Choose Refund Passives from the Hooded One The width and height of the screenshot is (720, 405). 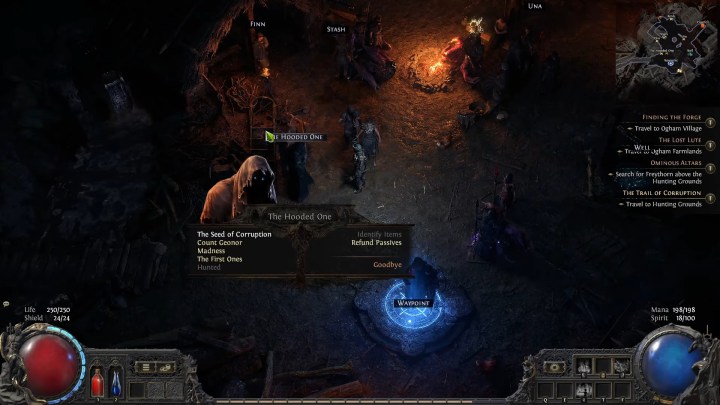click(x=376, y=242)
